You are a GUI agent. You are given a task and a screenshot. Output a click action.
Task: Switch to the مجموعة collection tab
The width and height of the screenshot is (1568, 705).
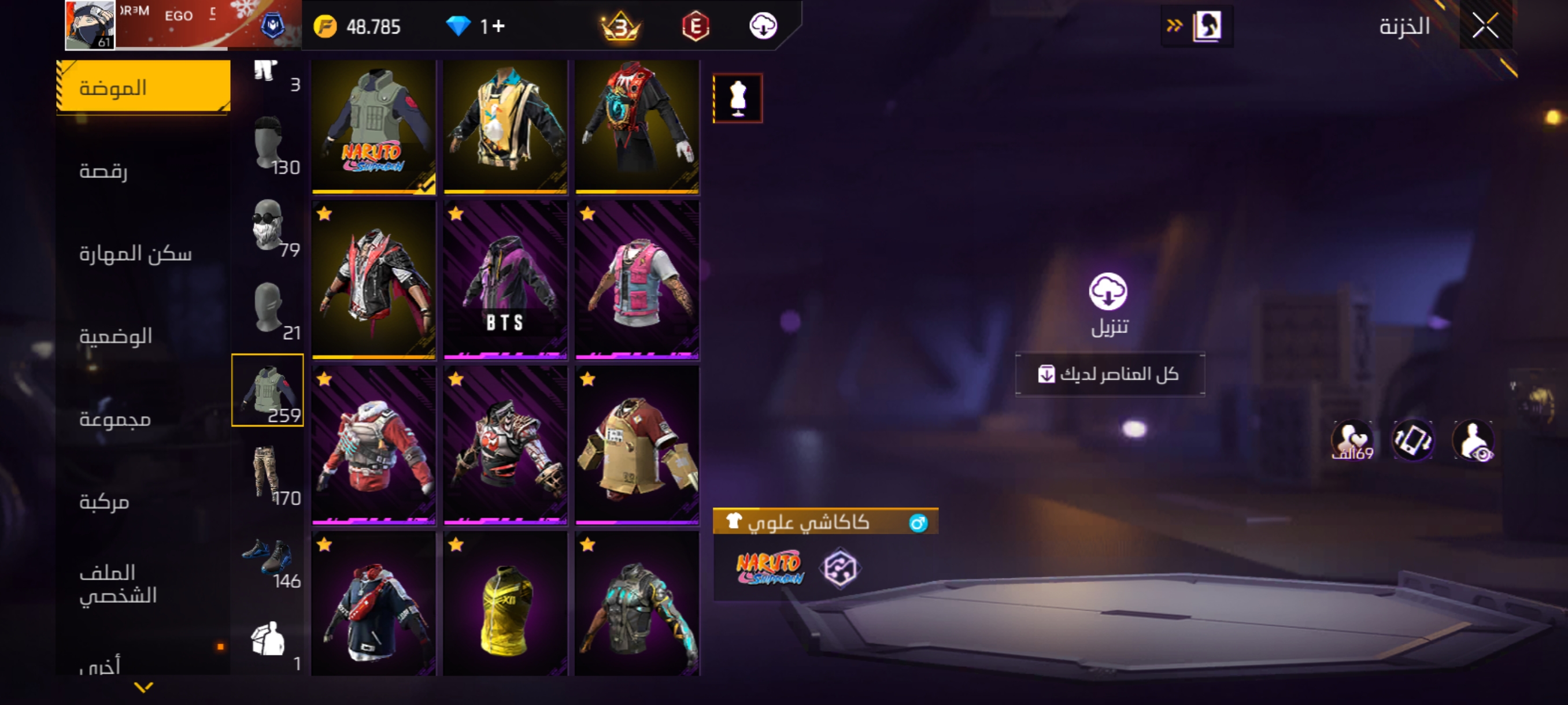tap(115, 418)
